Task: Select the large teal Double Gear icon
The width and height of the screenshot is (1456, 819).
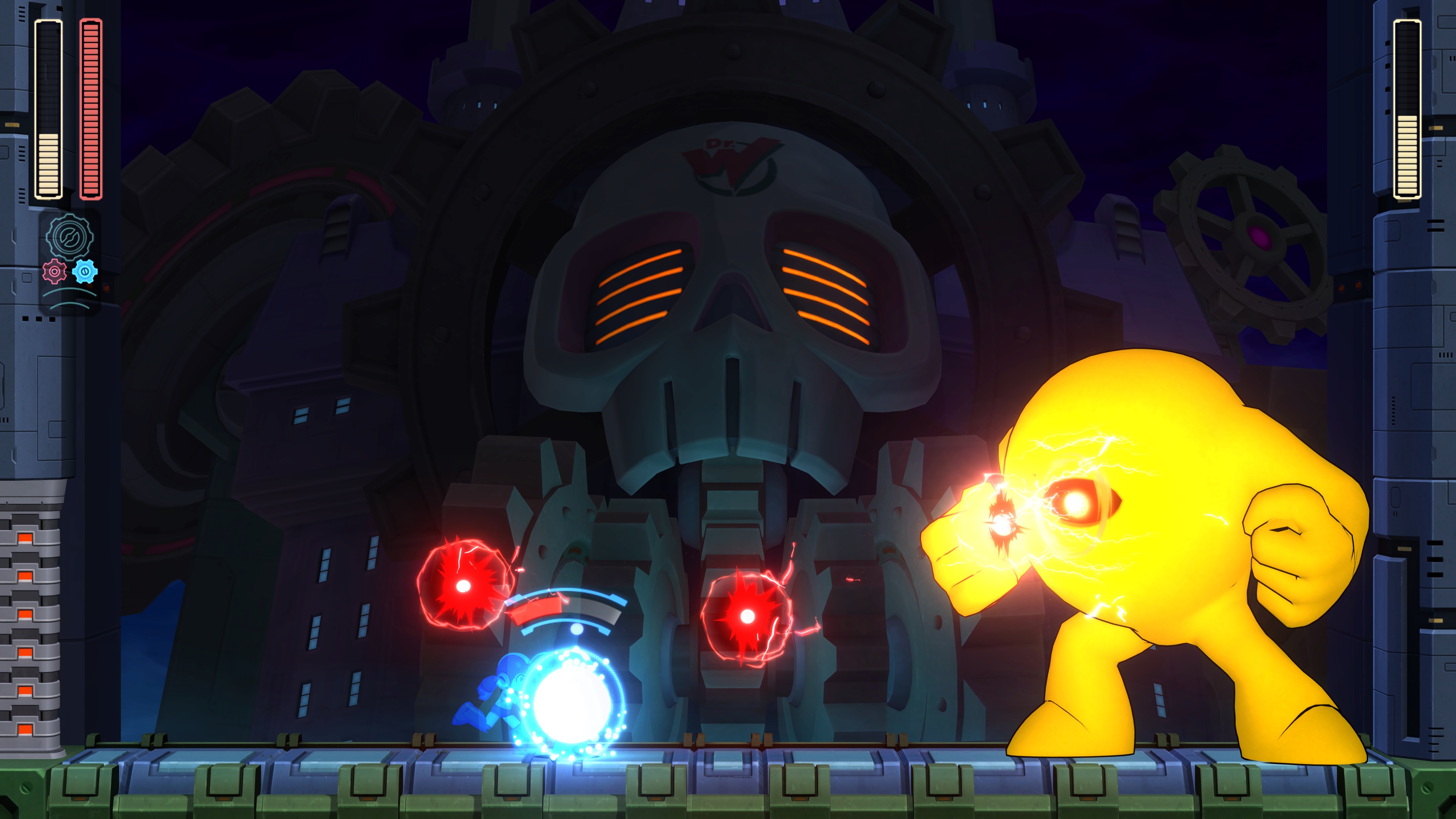Action: click(x=69, y=236)
